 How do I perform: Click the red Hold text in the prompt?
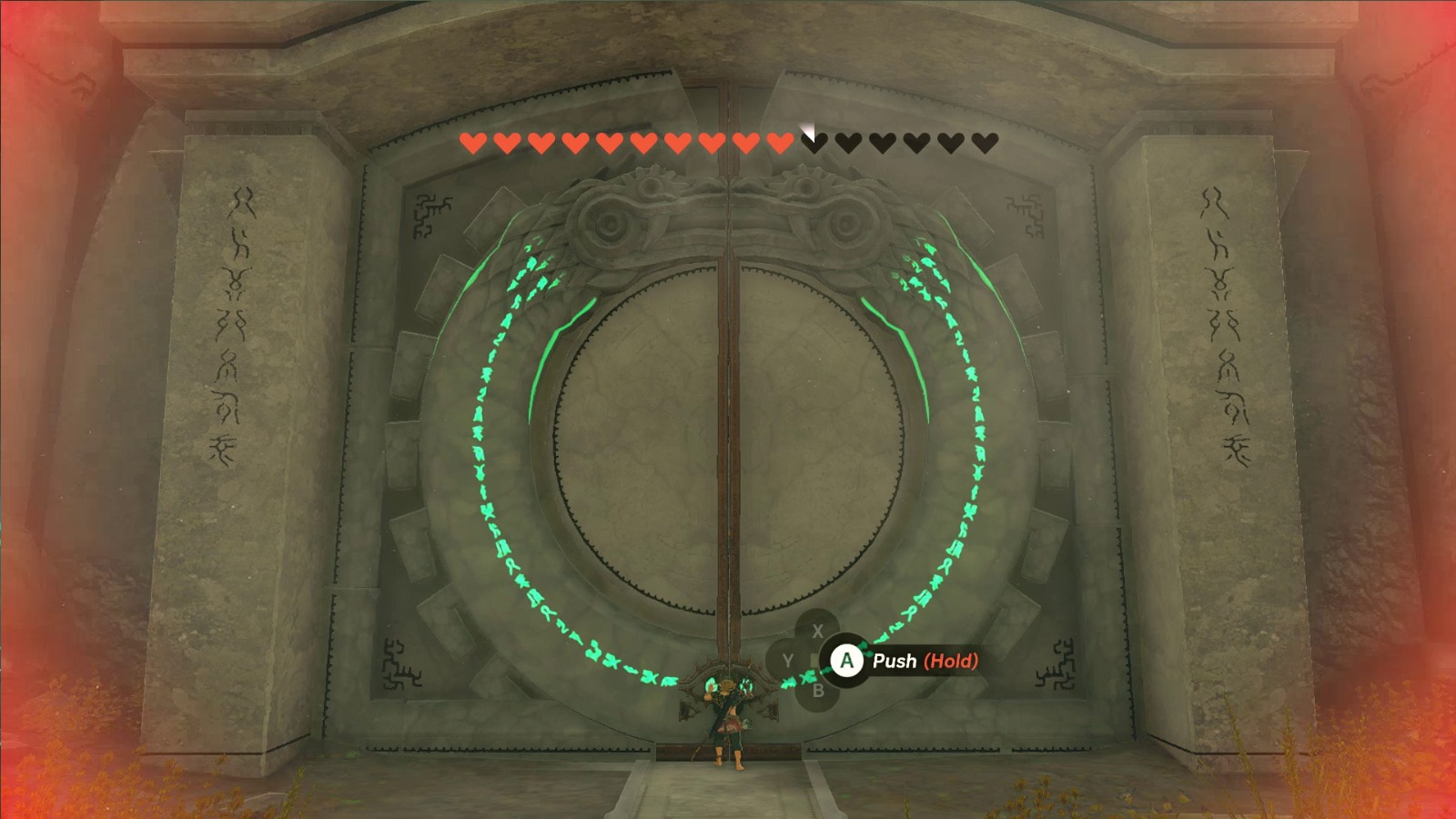click(949, 662)
